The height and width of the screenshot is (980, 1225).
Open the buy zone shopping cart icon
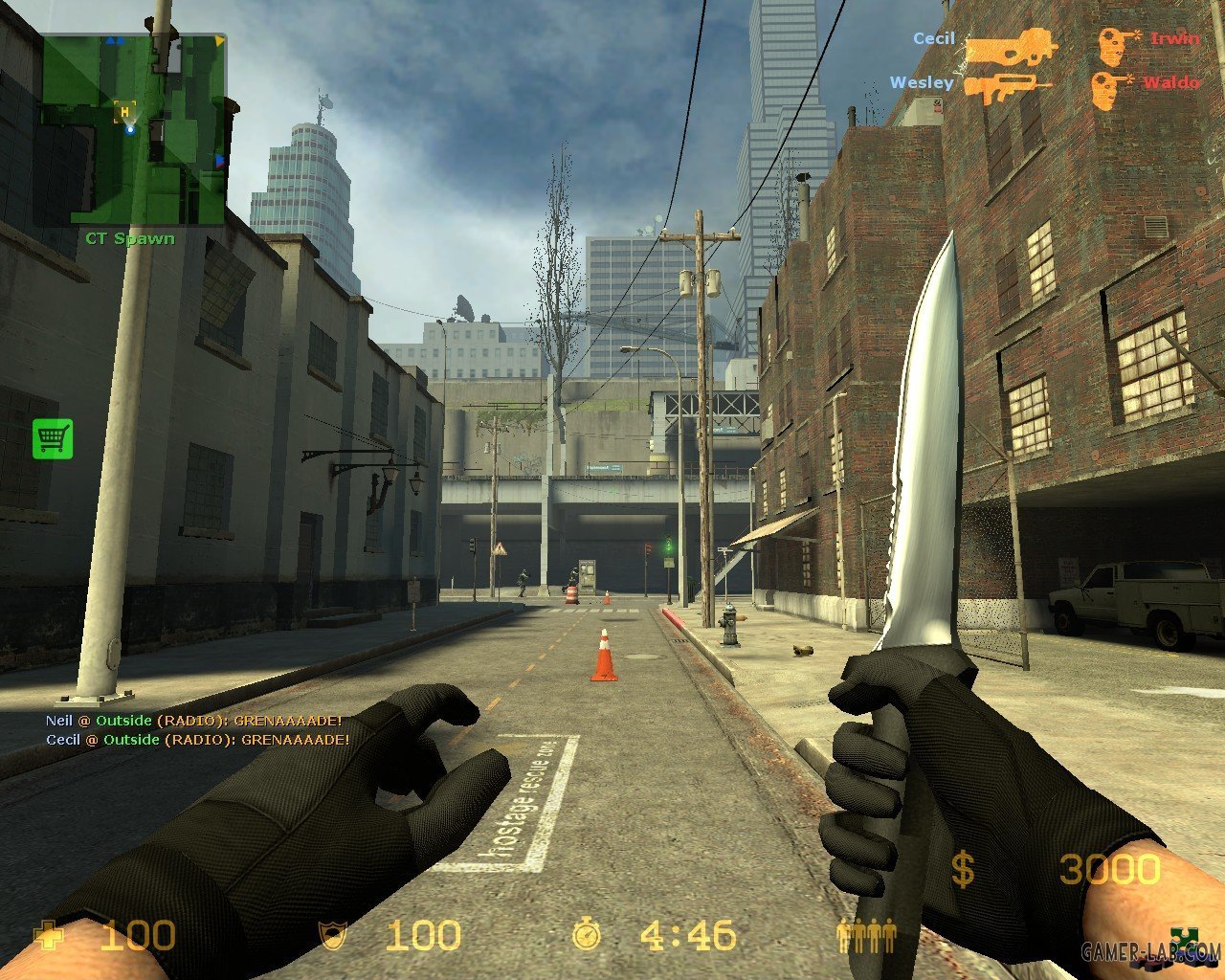coord(53,438)
